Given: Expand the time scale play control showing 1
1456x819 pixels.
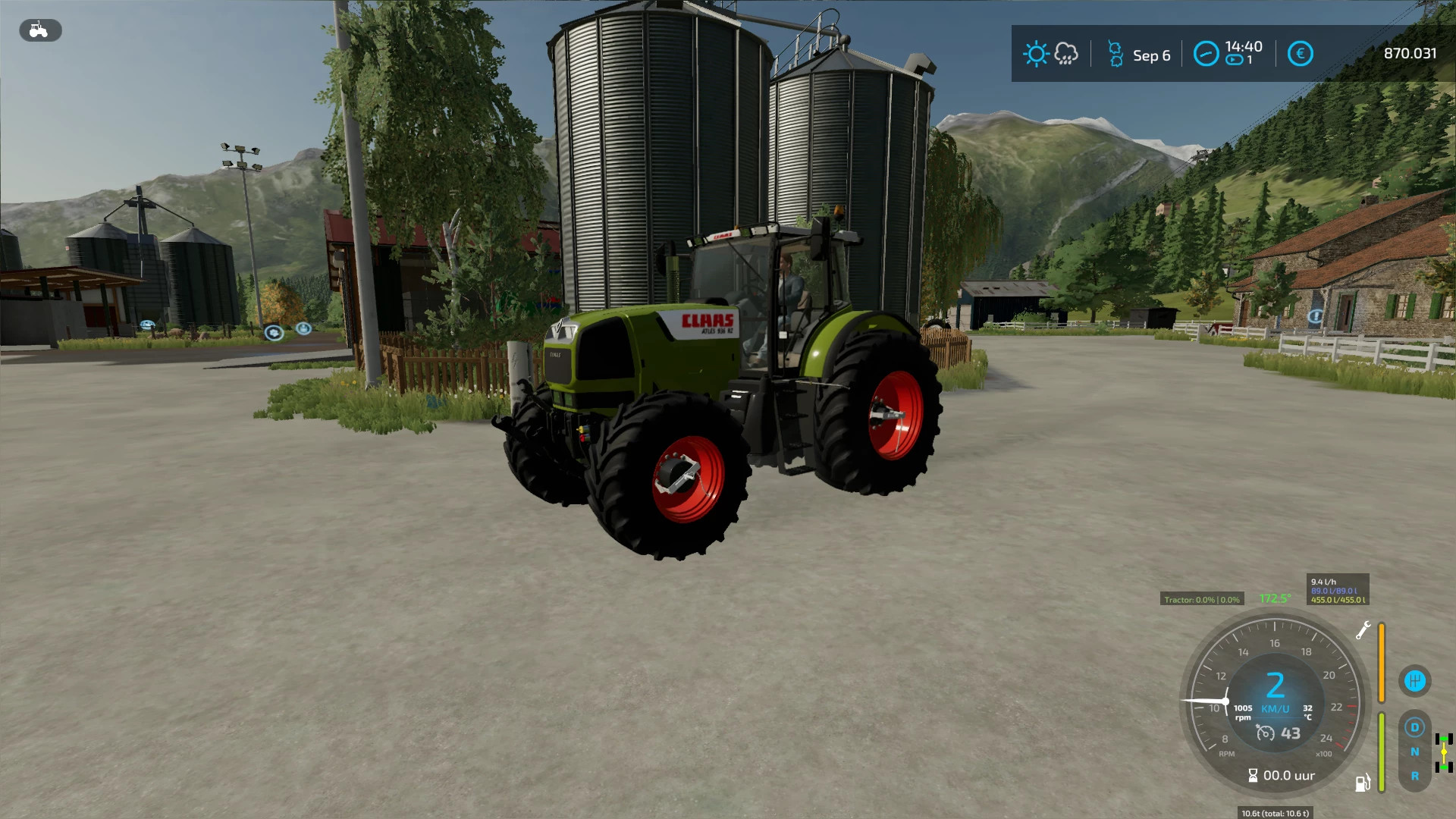Looking at the screenshot, I should pos(1236,61).
